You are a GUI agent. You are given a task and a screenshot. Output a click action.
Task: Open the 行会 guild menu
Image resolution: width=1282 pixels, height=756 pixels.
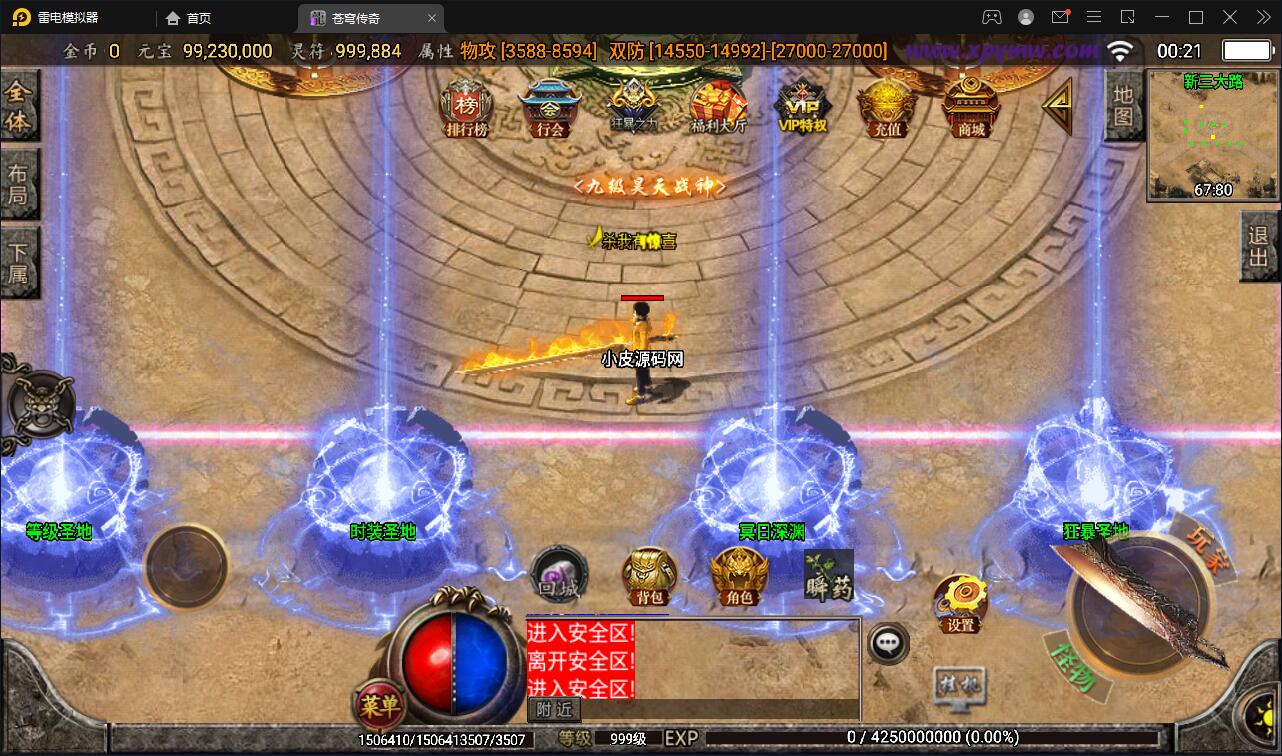550,108
